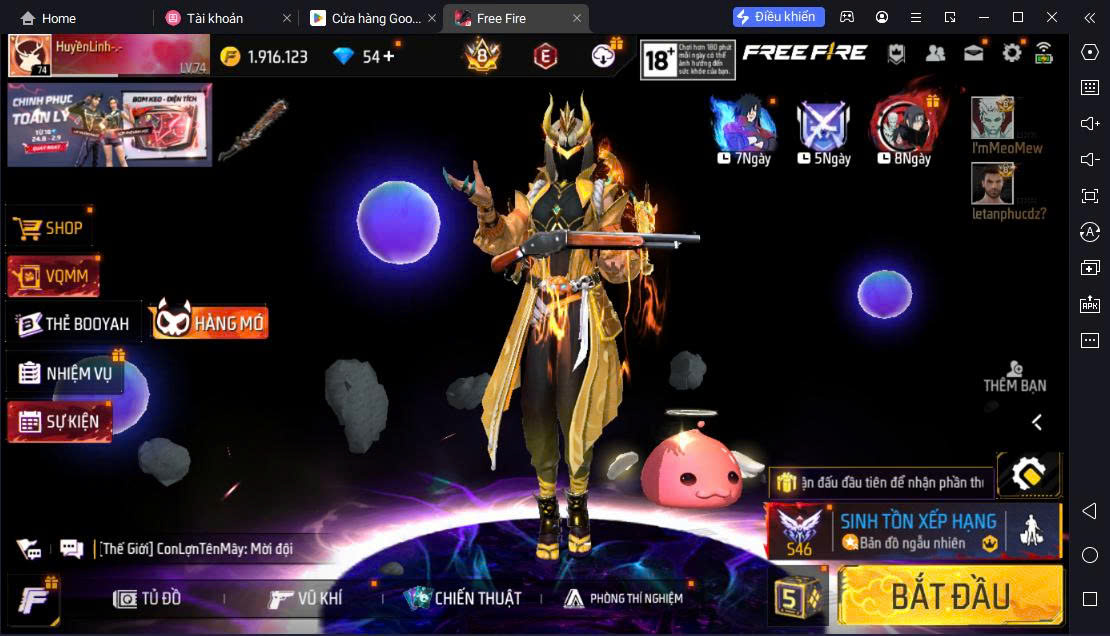Select friend I'mMeoMew avatar

[x=992, y=118]
